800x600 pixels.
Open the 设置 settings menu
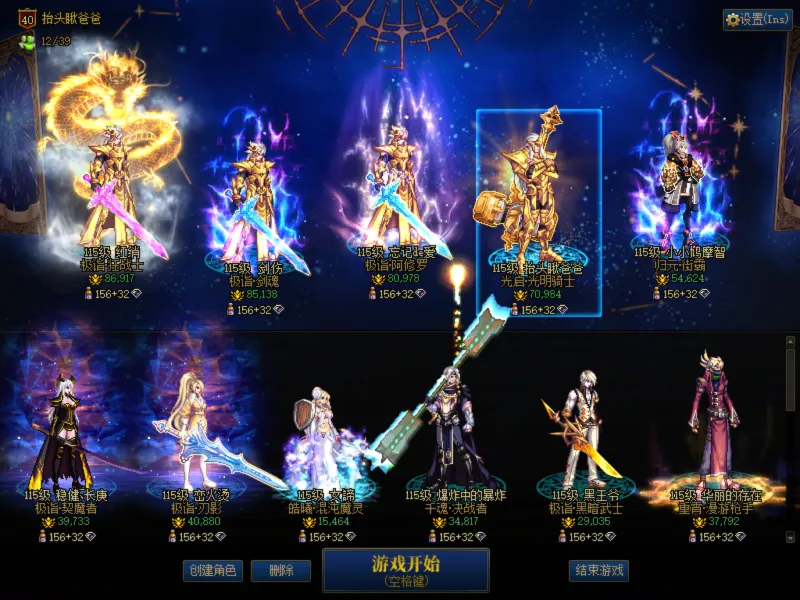click(x=757, y=19)
